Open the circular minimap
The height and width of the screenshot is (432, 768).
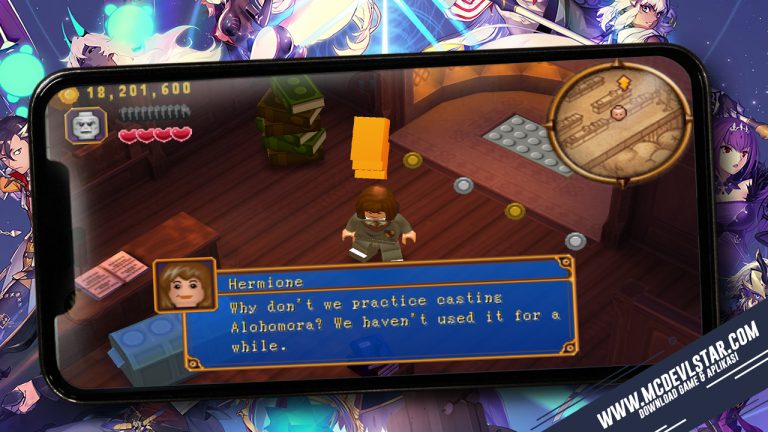point(620,124)
